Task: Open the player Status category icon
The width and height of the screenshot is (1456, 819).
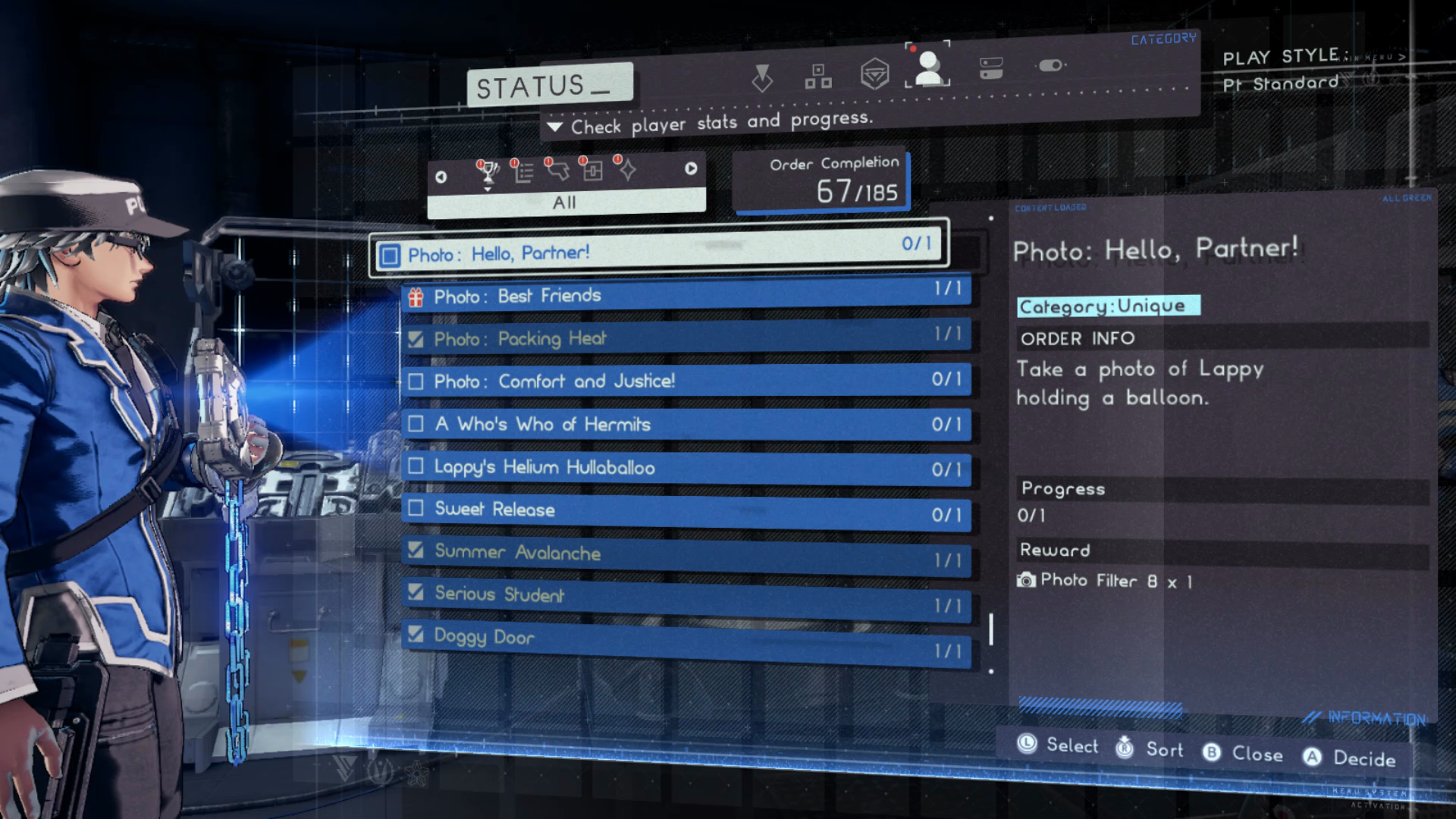Action: click(x=927, y=67)
